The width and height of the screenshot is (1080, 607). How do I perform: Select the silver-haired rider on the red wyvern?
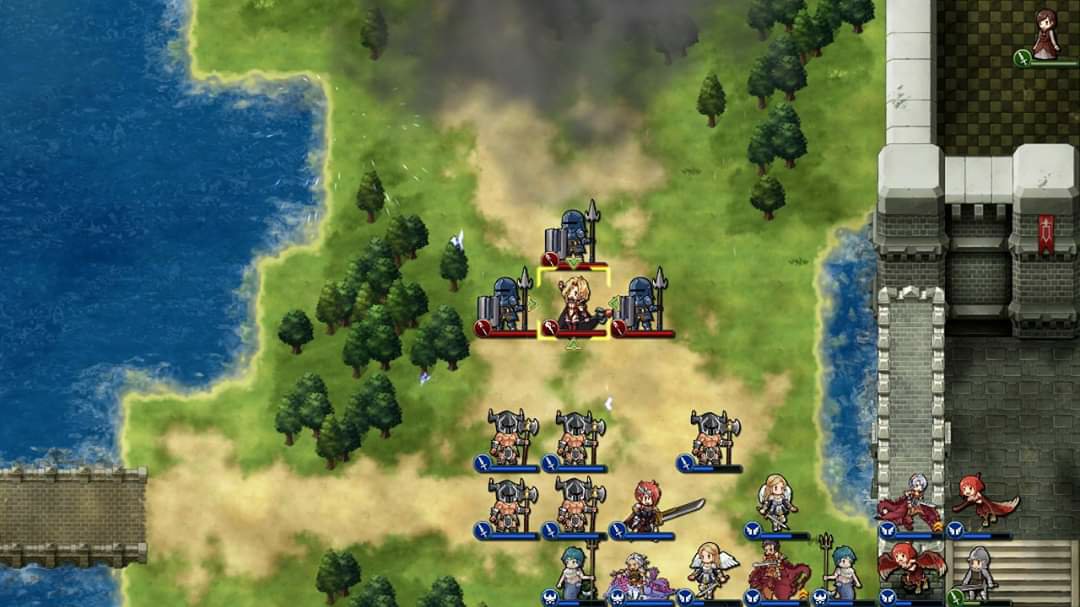tap(910, 503)
